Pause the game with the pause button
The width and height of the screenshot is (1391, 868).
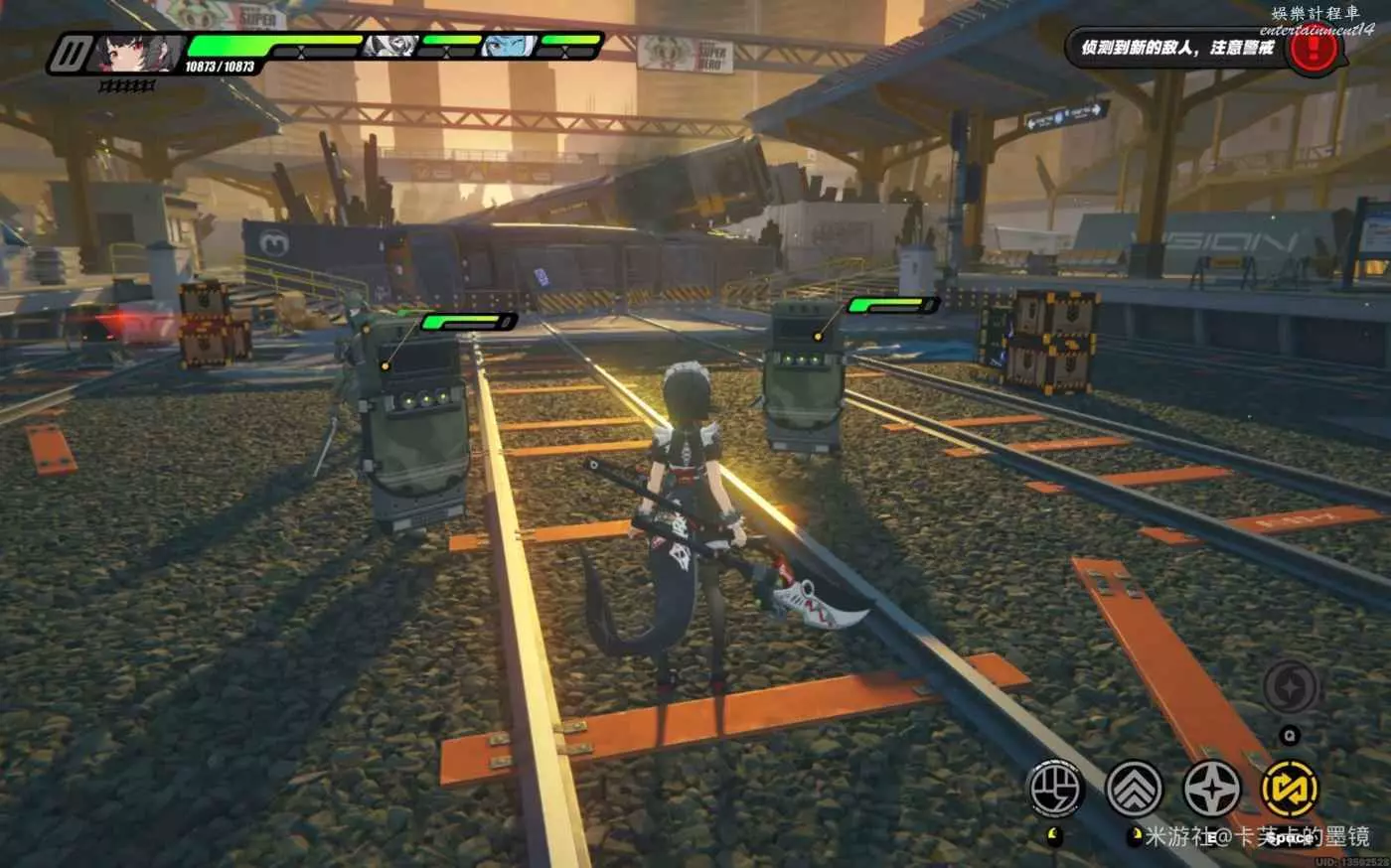(x=68, y=54)
